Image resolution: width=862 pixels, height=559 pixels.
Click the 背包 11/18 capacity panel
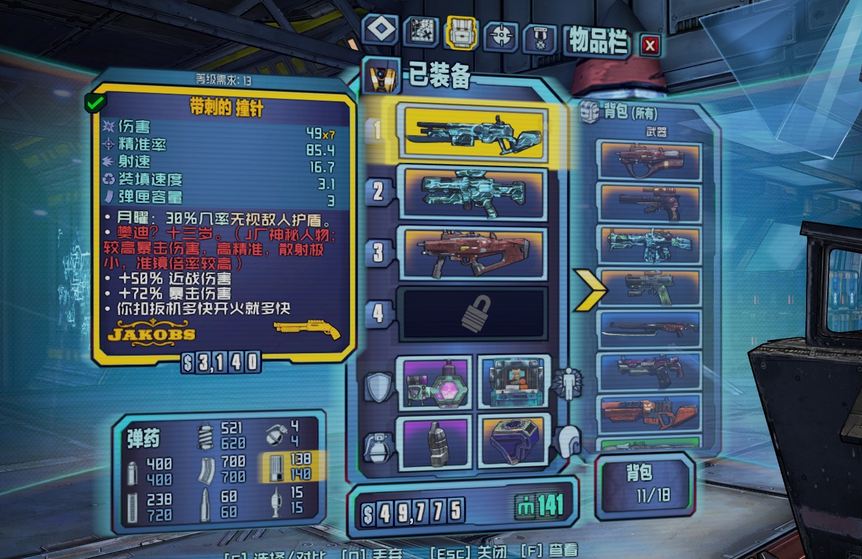tap(644, 483)
